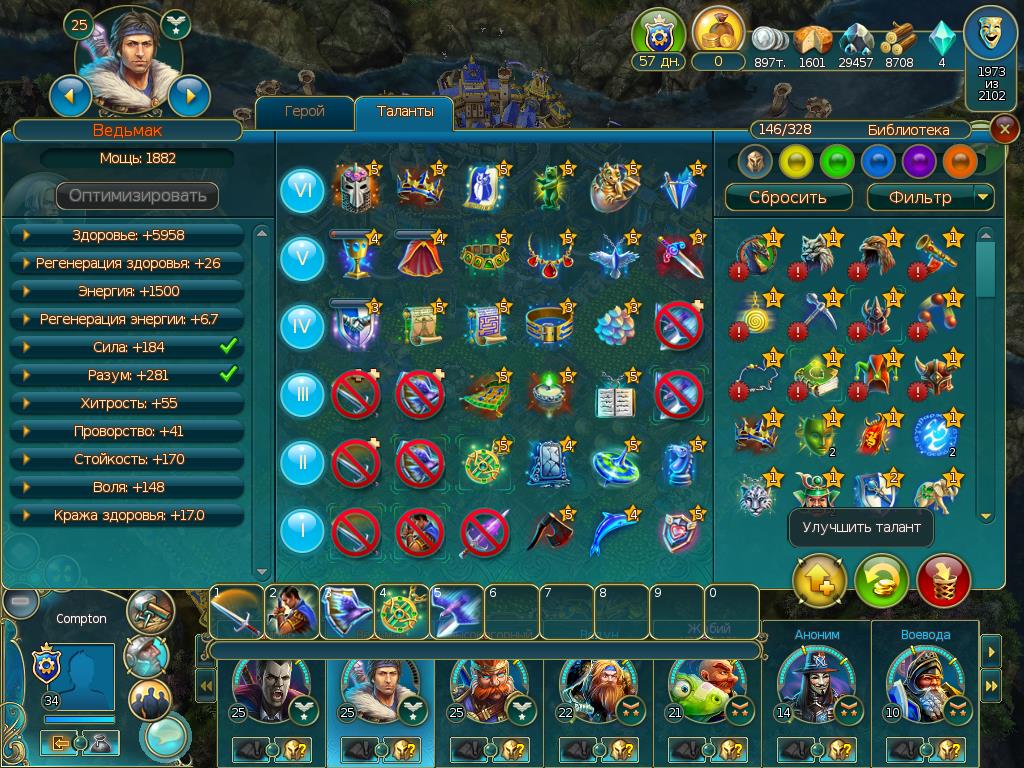
Task: Select the talent tier I row button
Action: pos(302,529)
